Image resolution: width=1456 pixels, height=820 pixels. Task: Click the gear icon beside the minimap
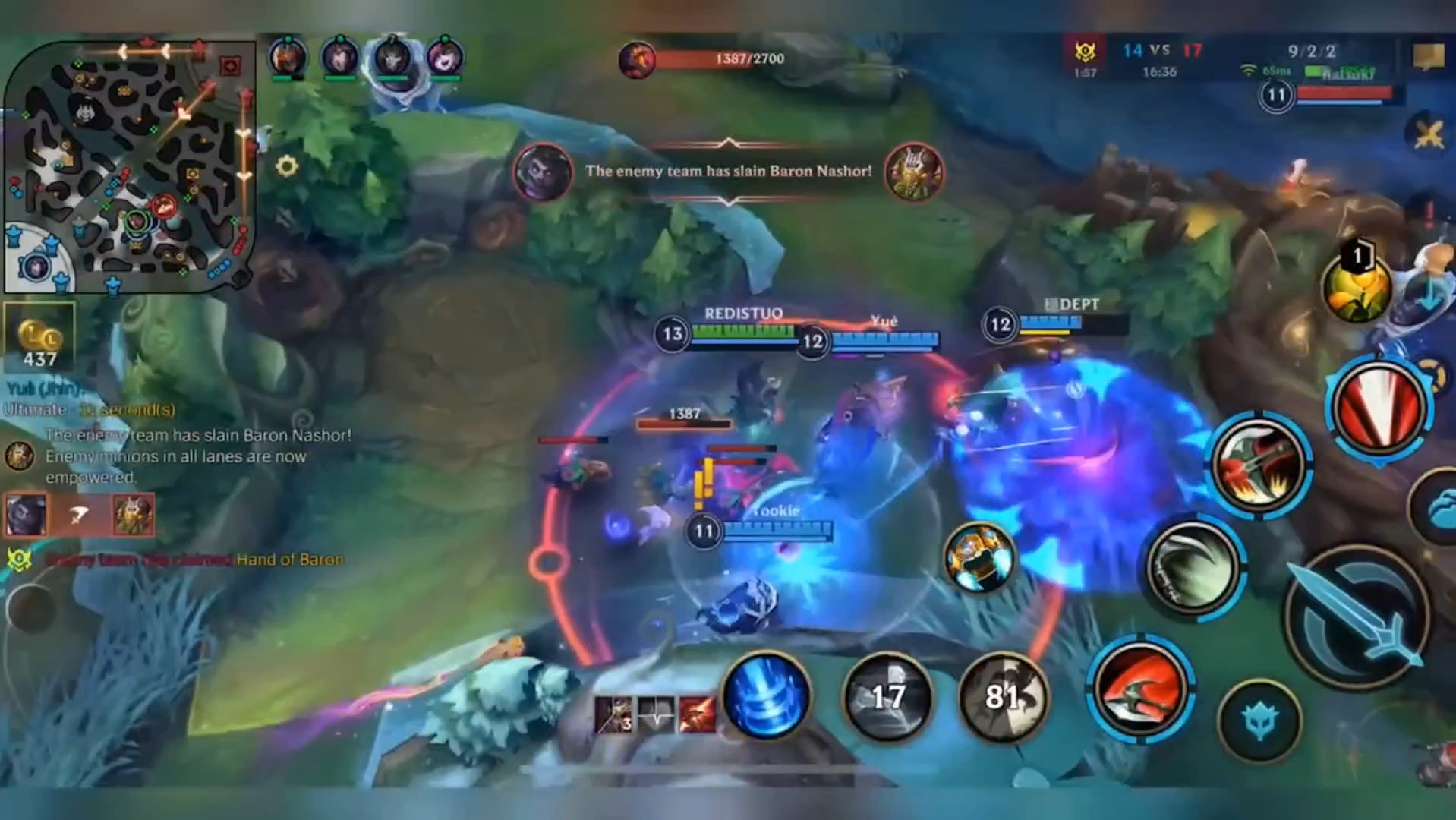(x=286, y=166)
